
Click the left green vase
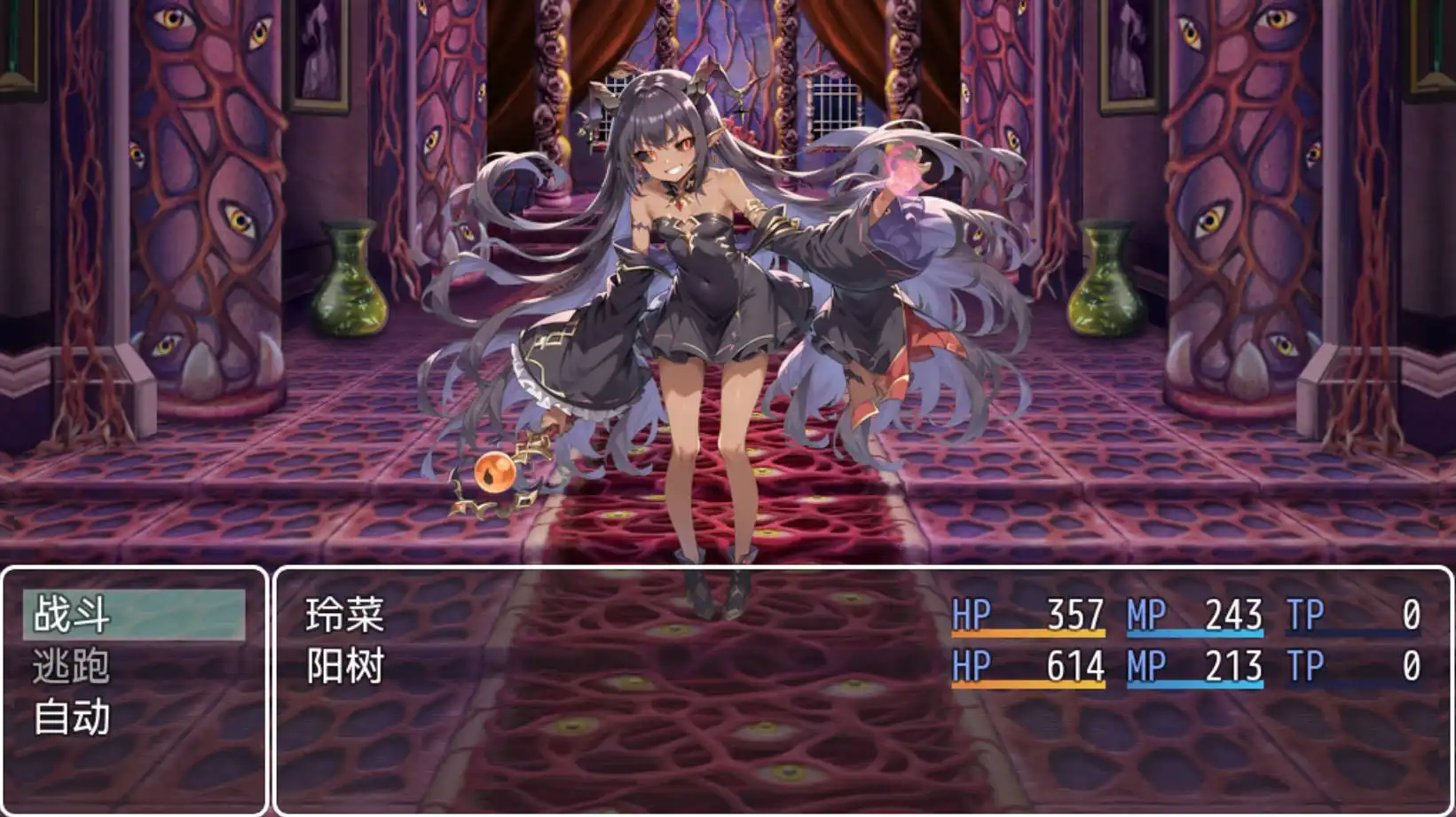(x=348, y=279)
